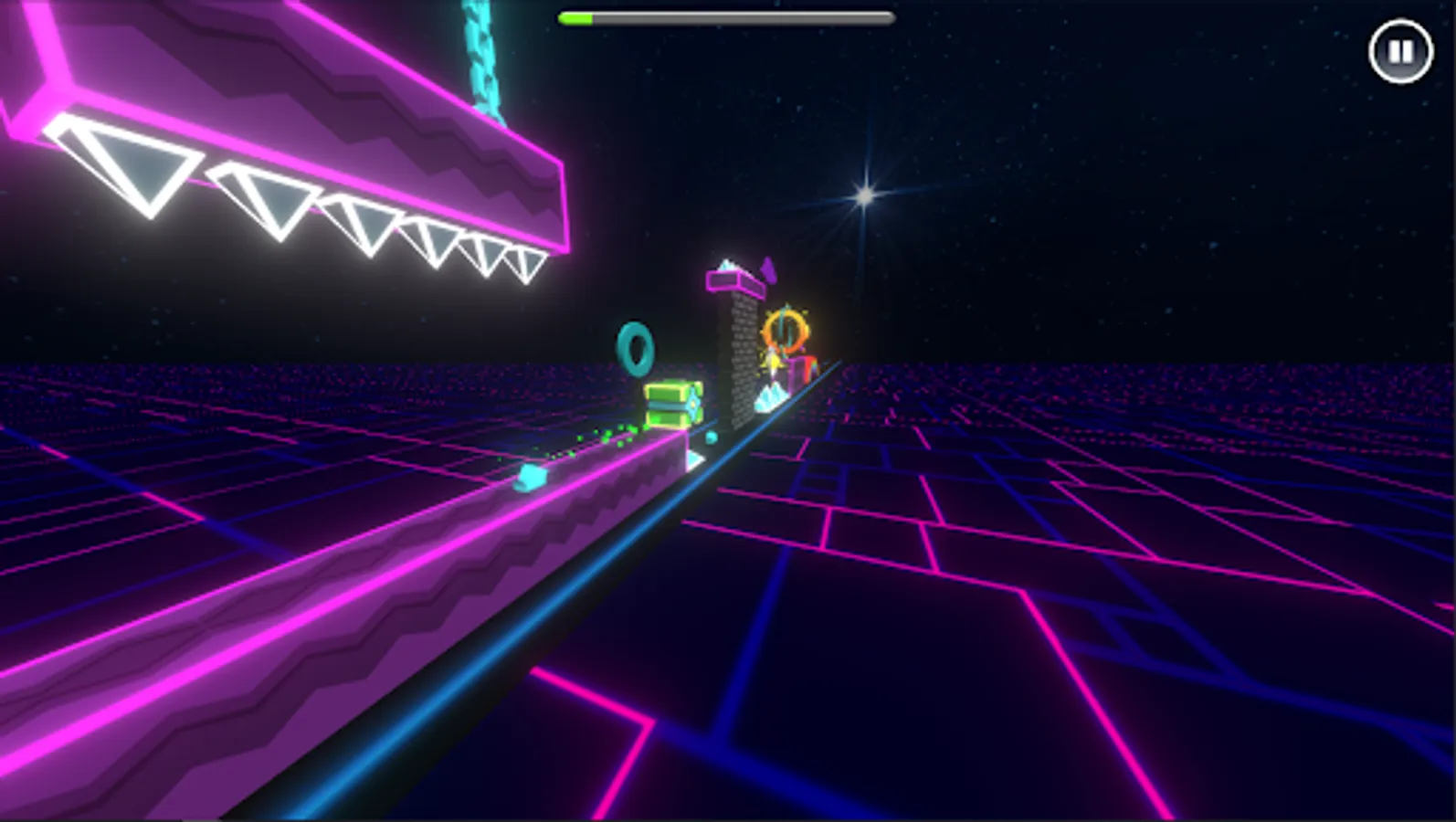This screenshot has width=1456, height=822.
Task: Click the pause icon in the top-right corner
Action: coord(1402,51)
